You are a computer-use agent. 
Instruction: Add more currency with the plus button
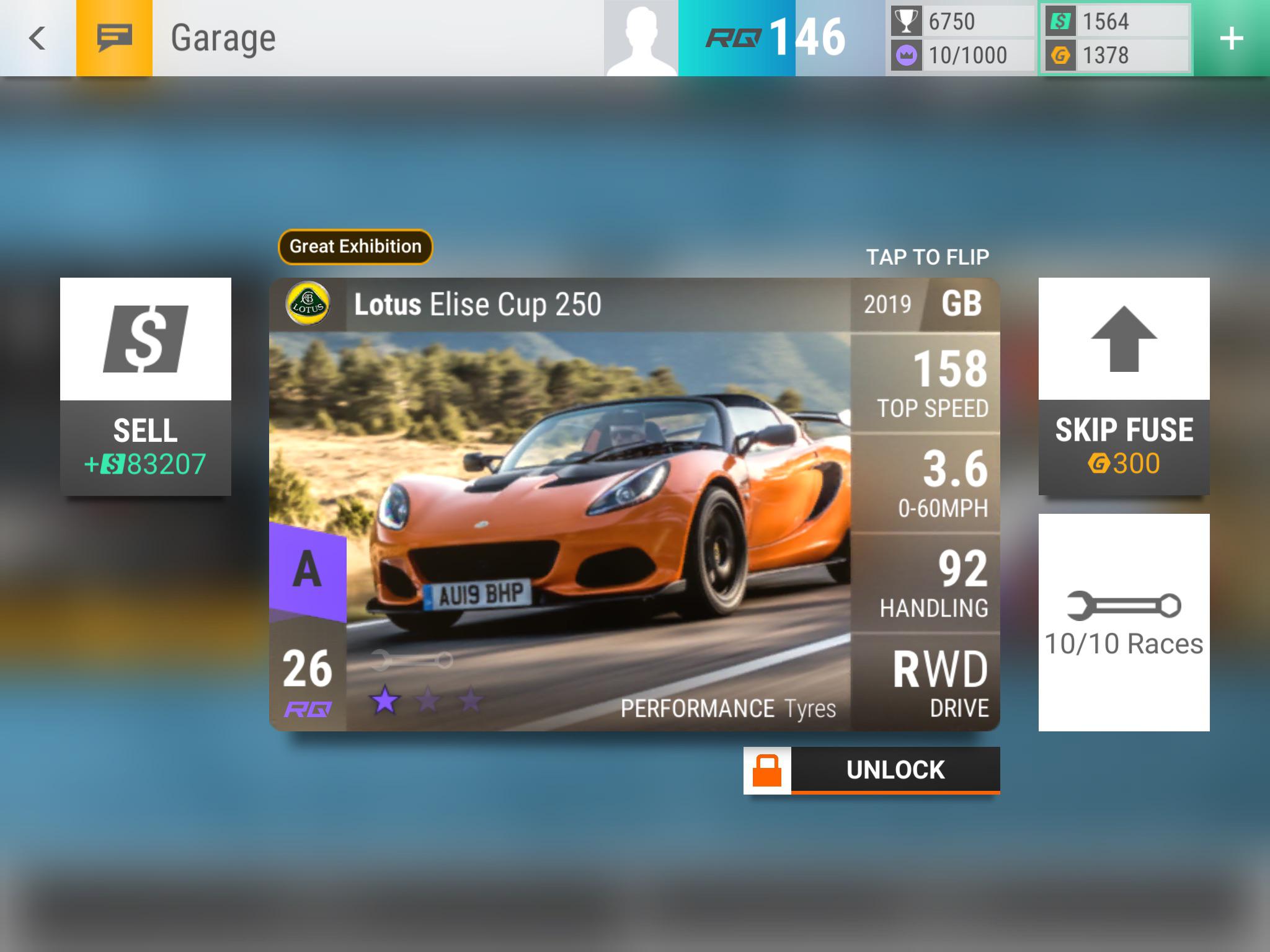pos(1231,38)
